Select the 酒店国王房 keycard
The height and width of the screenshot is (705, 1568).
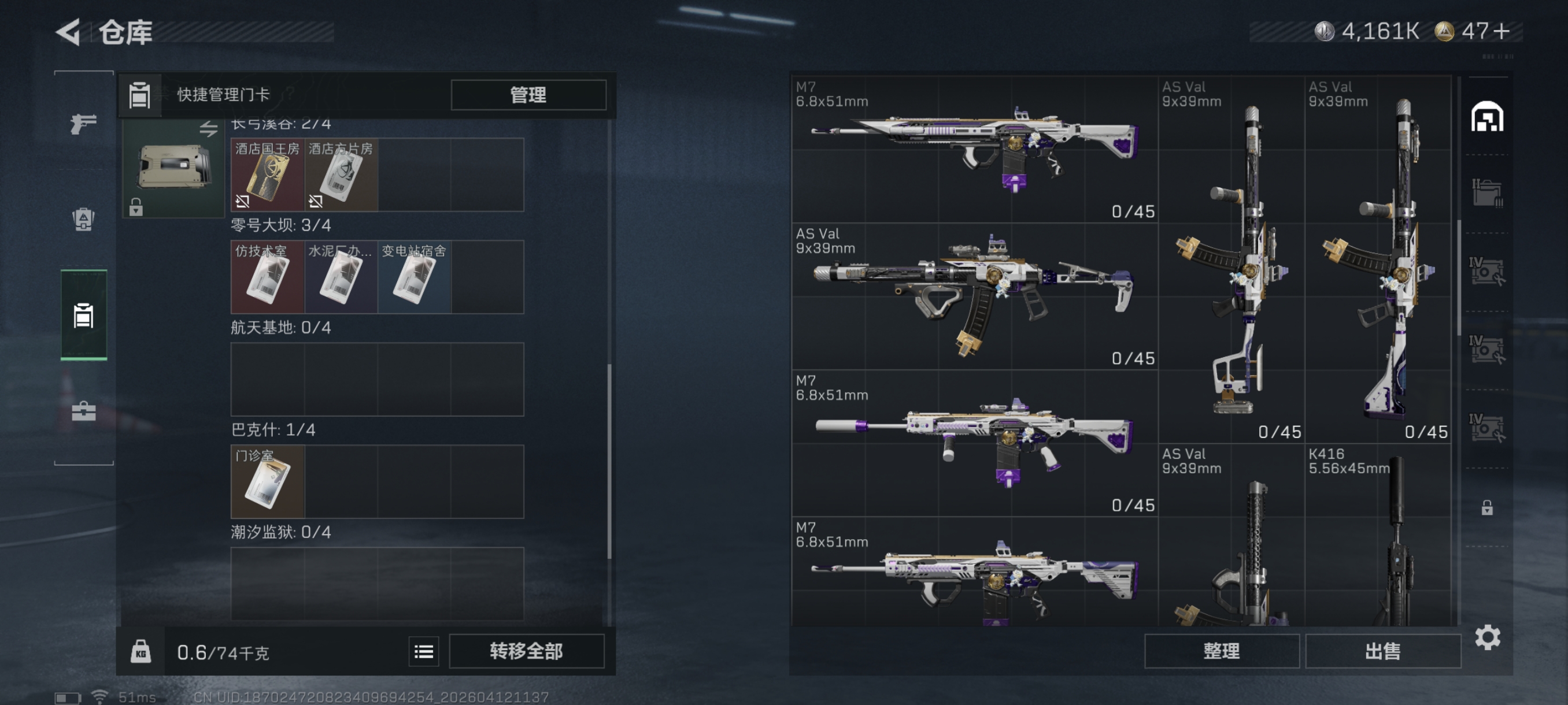click(x=267, y=175)
